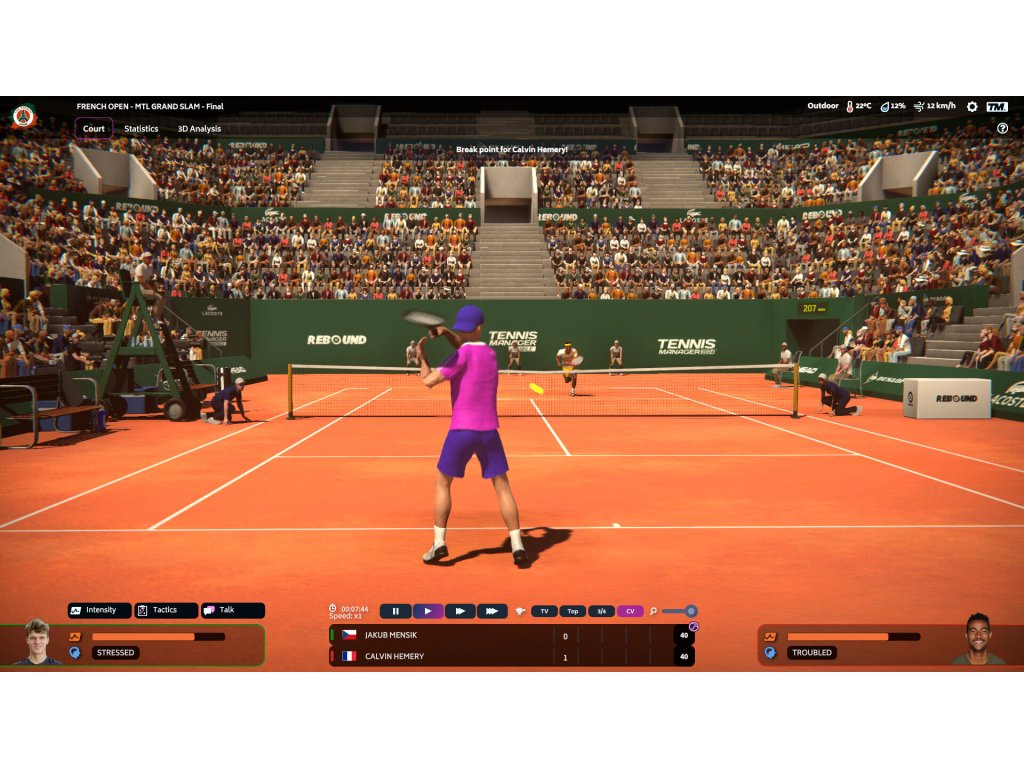Click the trophy icon beside camera views
1024x768 pixels.
(x=520, y=611)
